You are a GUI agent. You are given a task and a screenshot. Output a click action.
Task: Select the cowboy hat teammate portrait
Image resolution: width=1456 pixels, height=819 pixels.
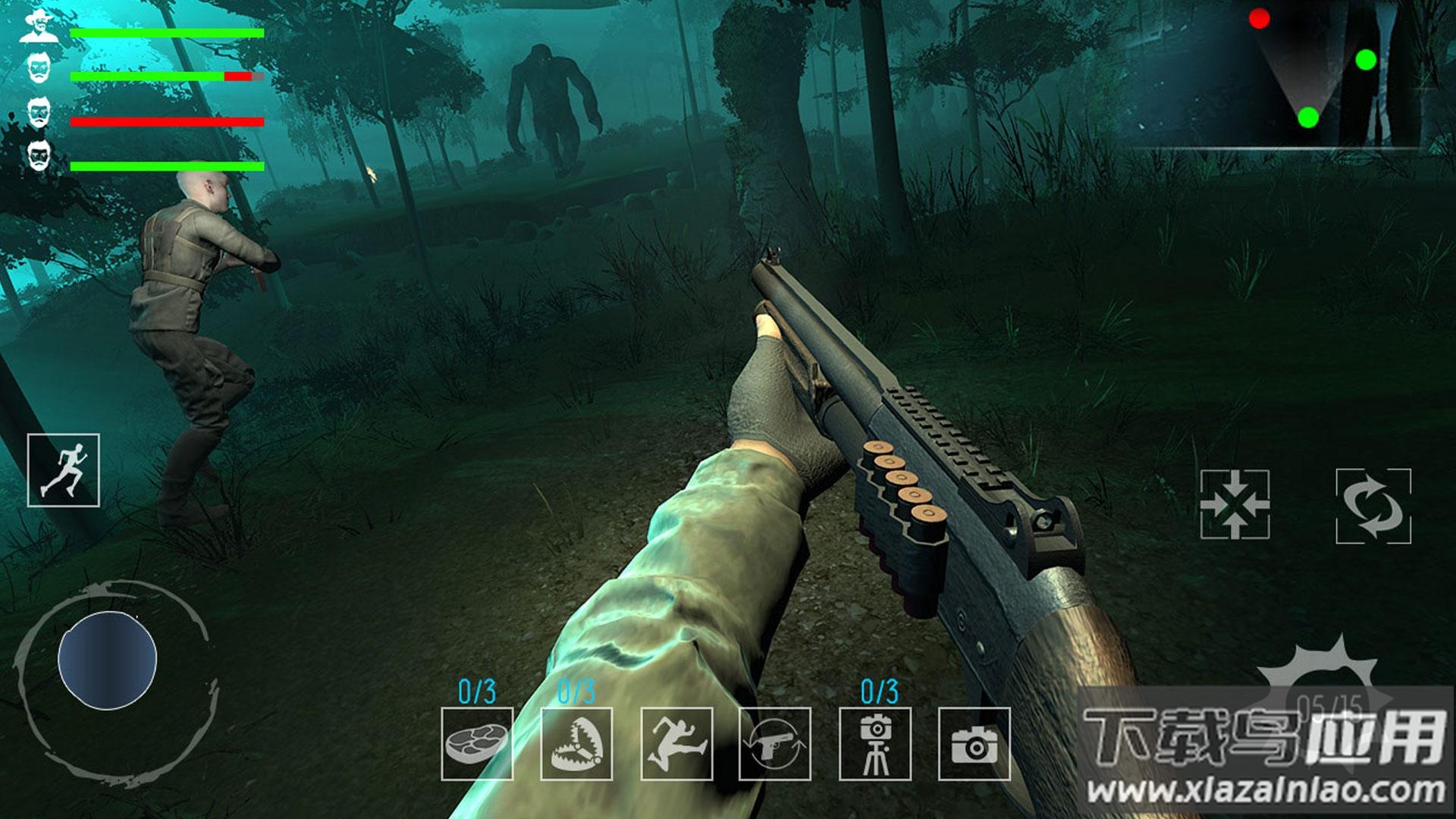(x=39, y=27)
